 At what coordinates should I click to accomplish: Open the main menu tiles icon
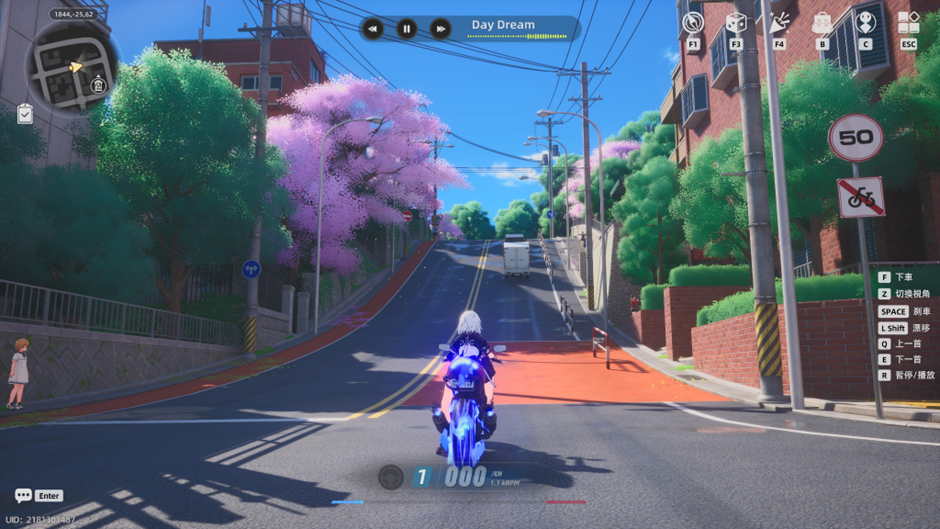(x=908, y=23)
